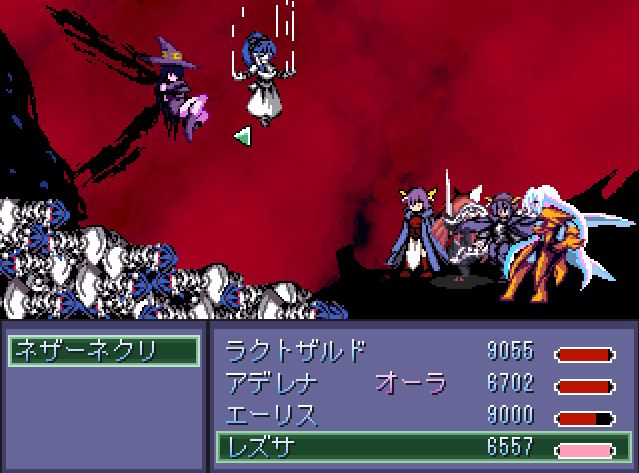Select the アデレナ party row
The image size is (639, 473).
click(420, 383)
